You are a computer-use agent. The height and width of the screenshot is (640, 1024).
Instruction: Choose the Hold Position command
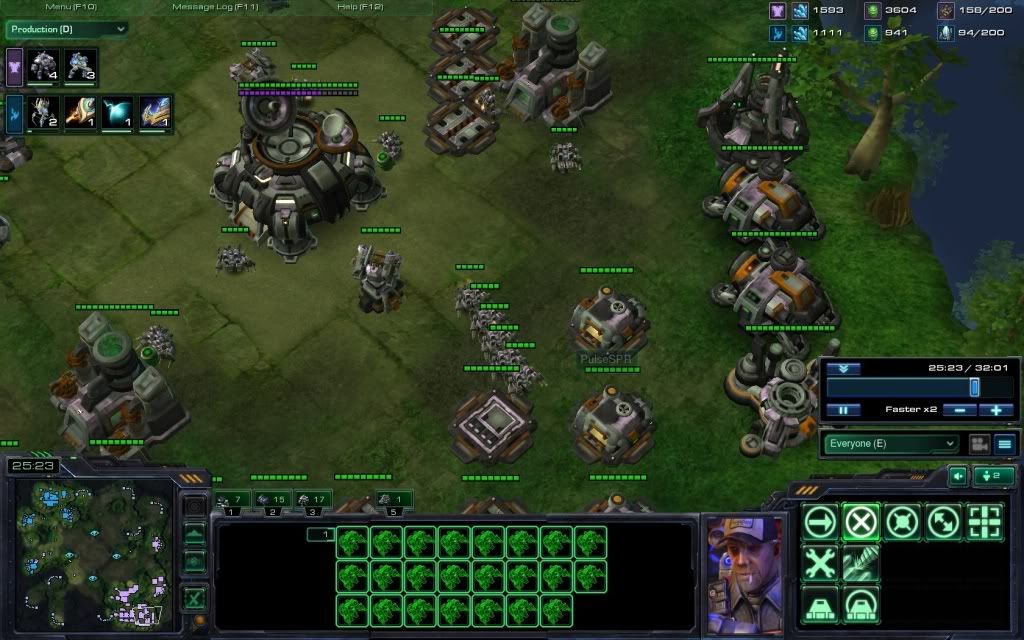pyautogui.click(x=902, y=522)
